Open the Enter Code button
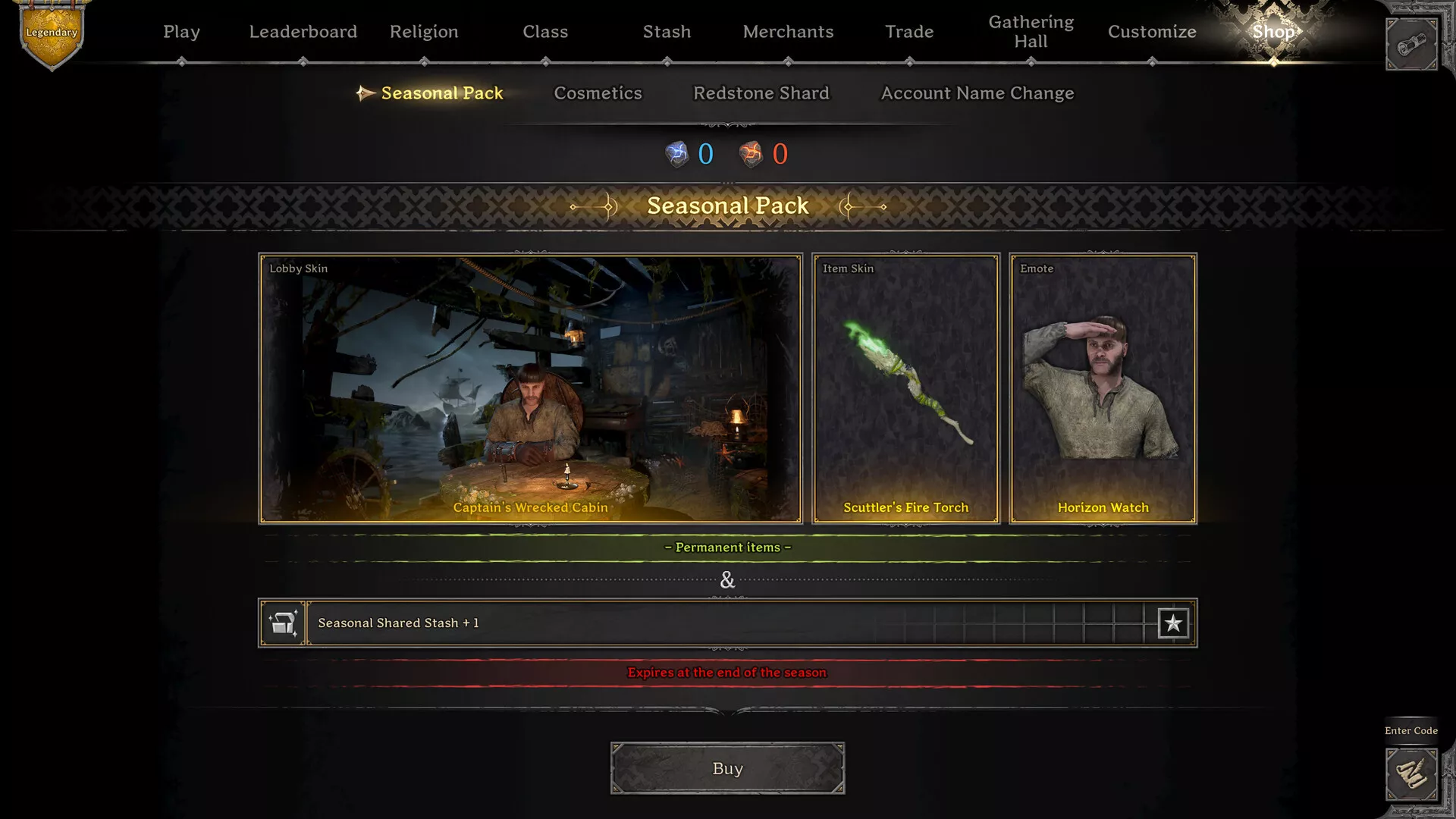 (1411, 773)
